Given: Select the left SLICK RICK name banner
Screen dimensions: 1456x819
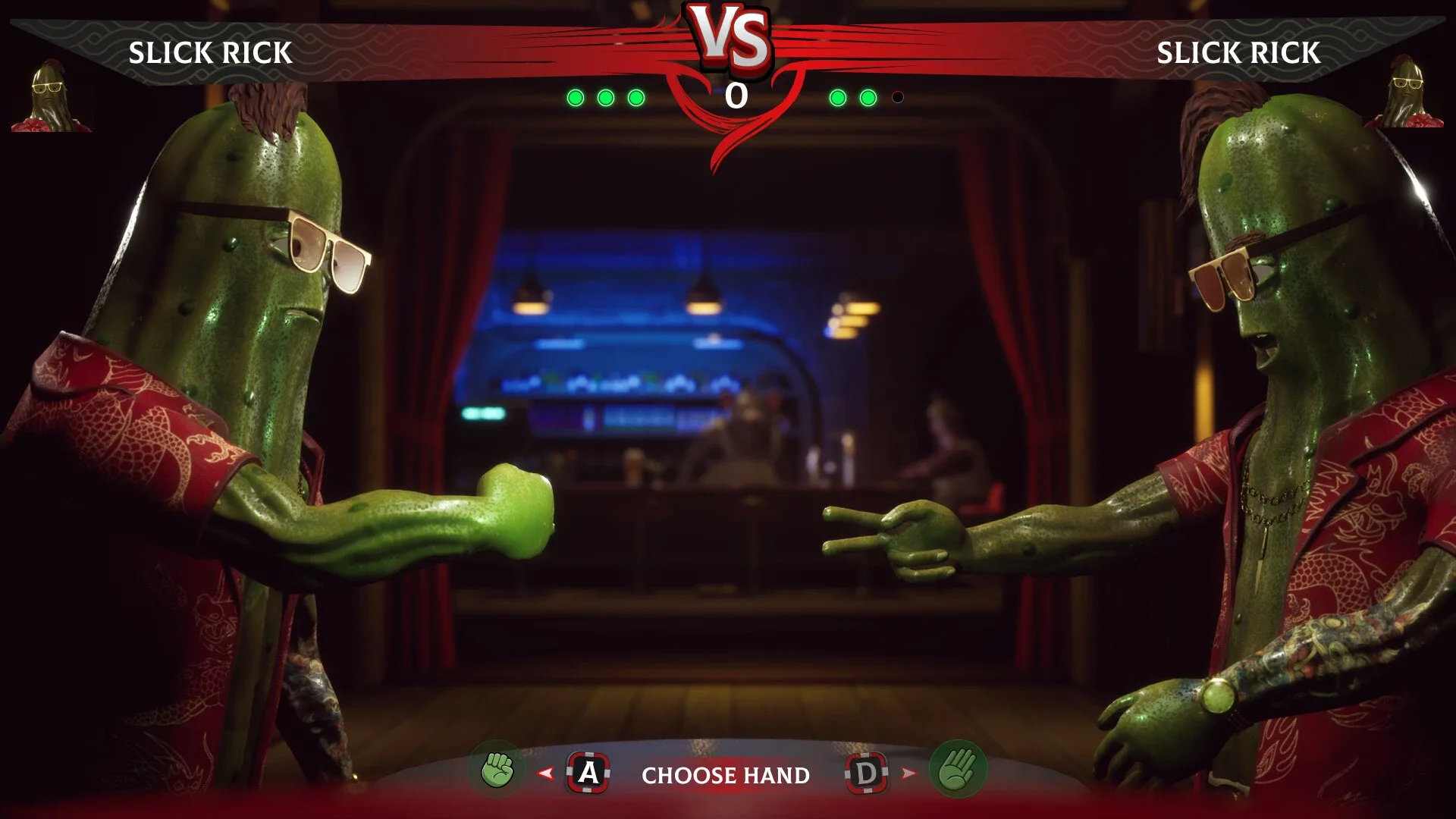Looking at the screenshot, I should coord(211,52).
